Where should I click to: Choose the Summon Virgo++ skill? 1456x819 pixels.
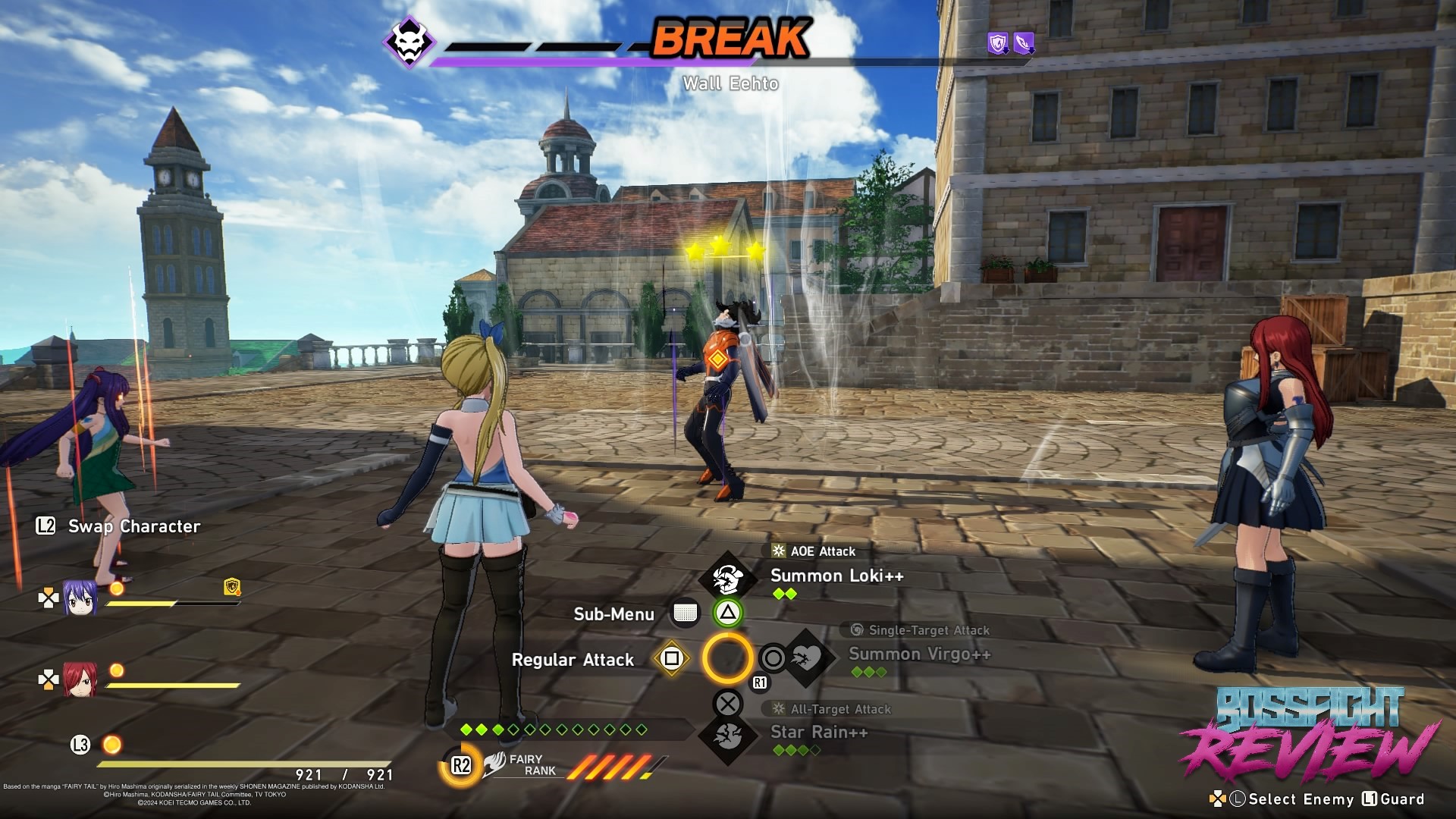(919, 654)
